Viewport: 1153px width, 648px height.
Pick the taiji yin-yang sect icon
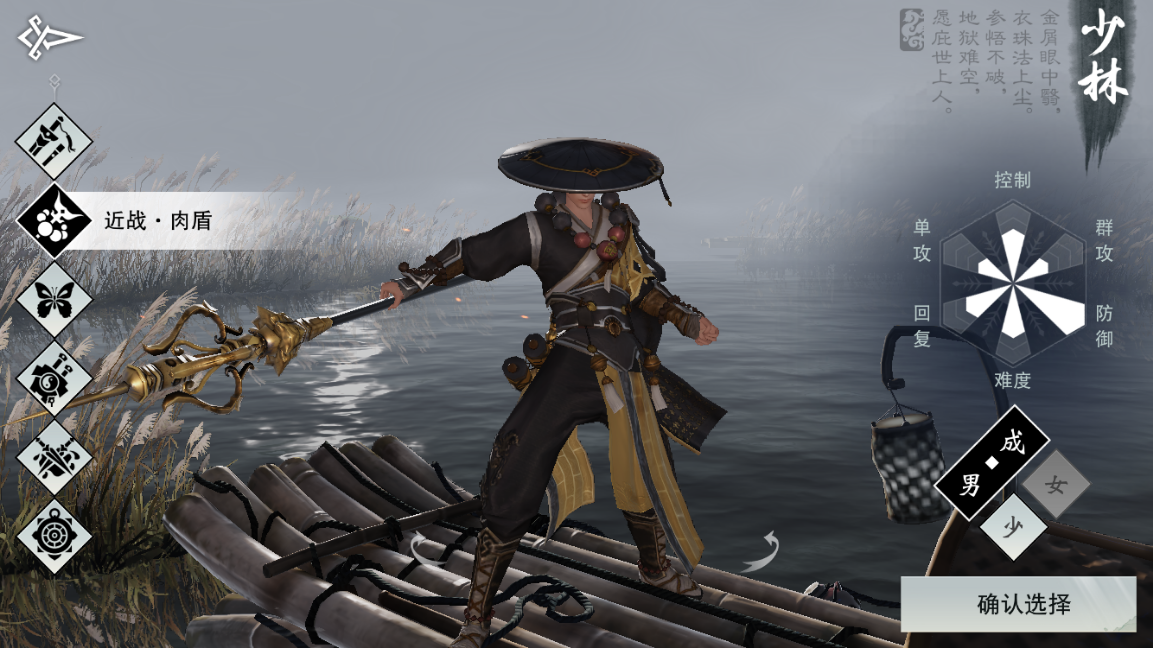point(54,378)
